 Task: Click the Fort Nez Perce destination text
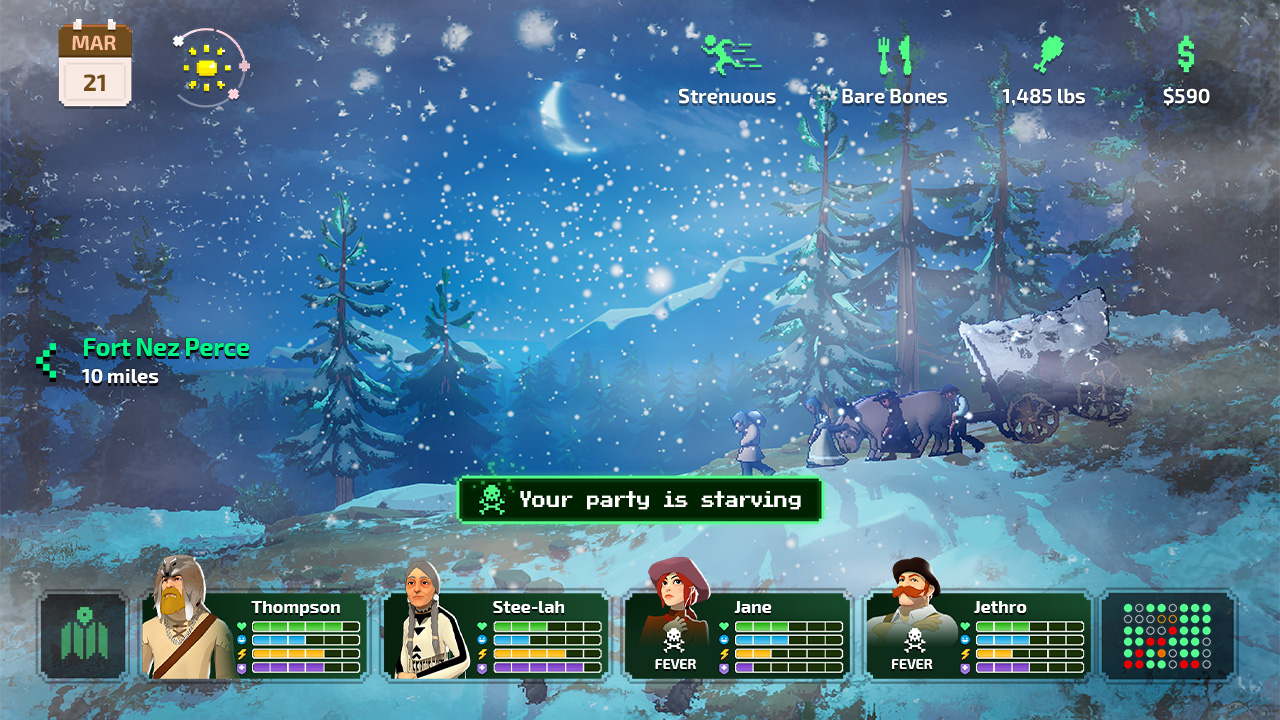pyautogui.click(x=166, y=348)
